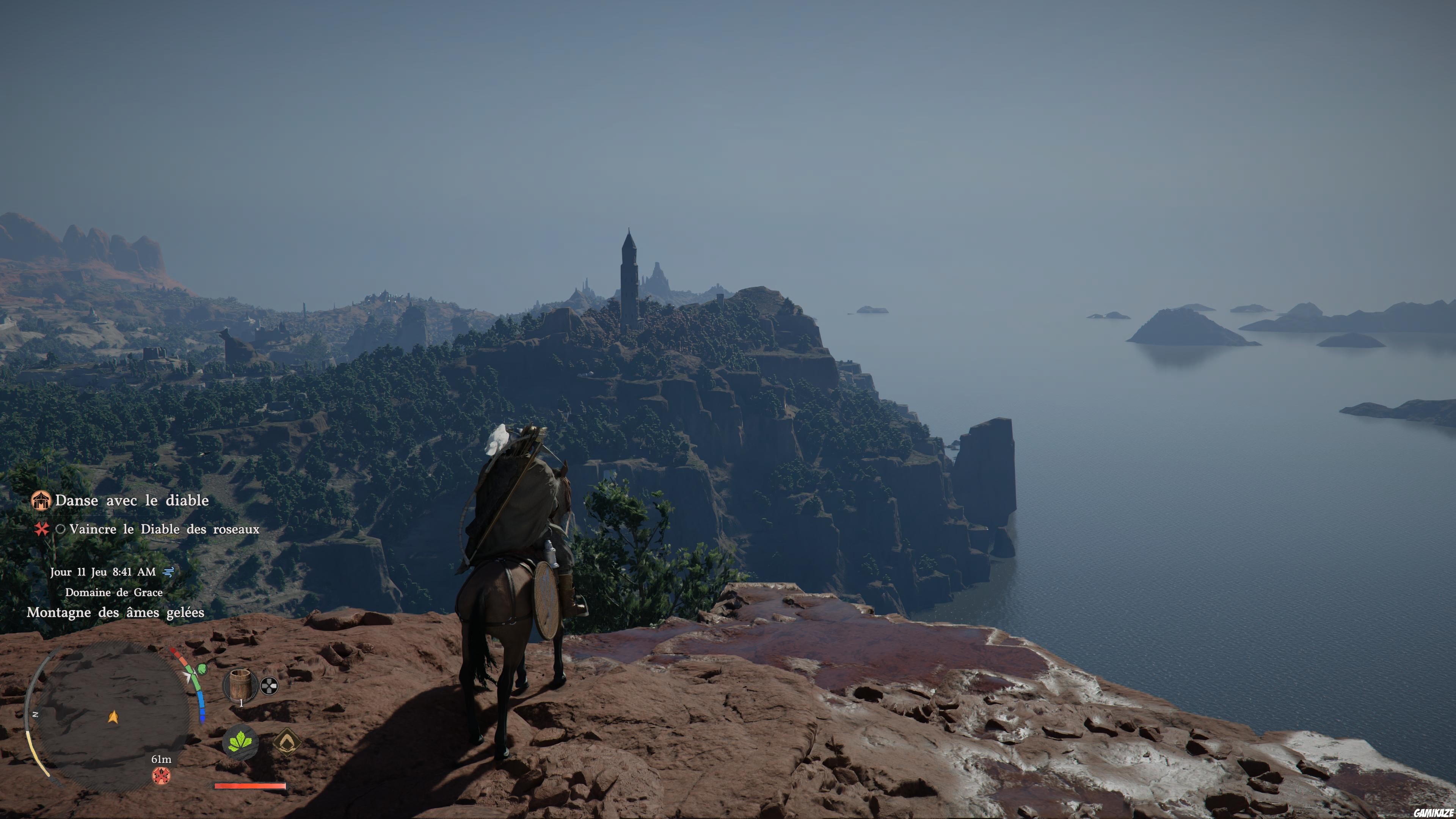Select the "Vaincre le Diable des roseaux" objective
The width and height of the screenshot is (1456, 819).
pos(164,530)
